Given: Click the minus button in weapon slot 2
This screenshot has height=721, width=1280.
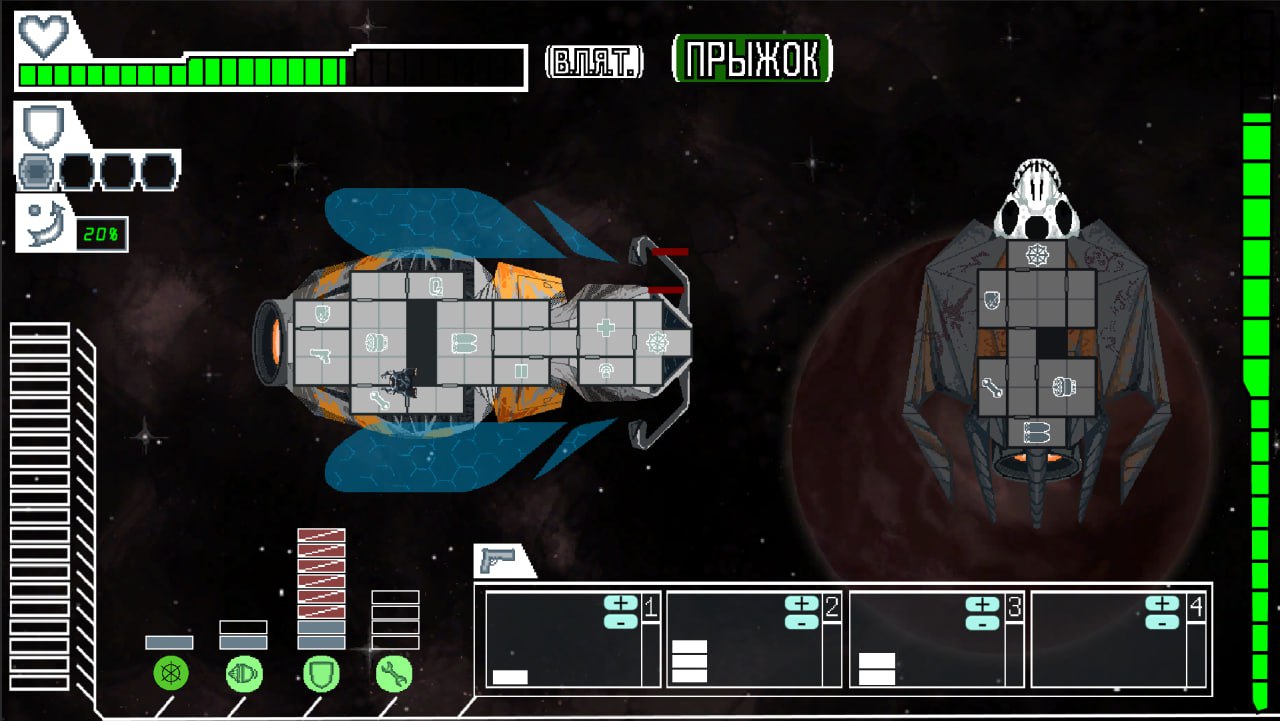Looking at the screenshot, I should click(802, 621).
